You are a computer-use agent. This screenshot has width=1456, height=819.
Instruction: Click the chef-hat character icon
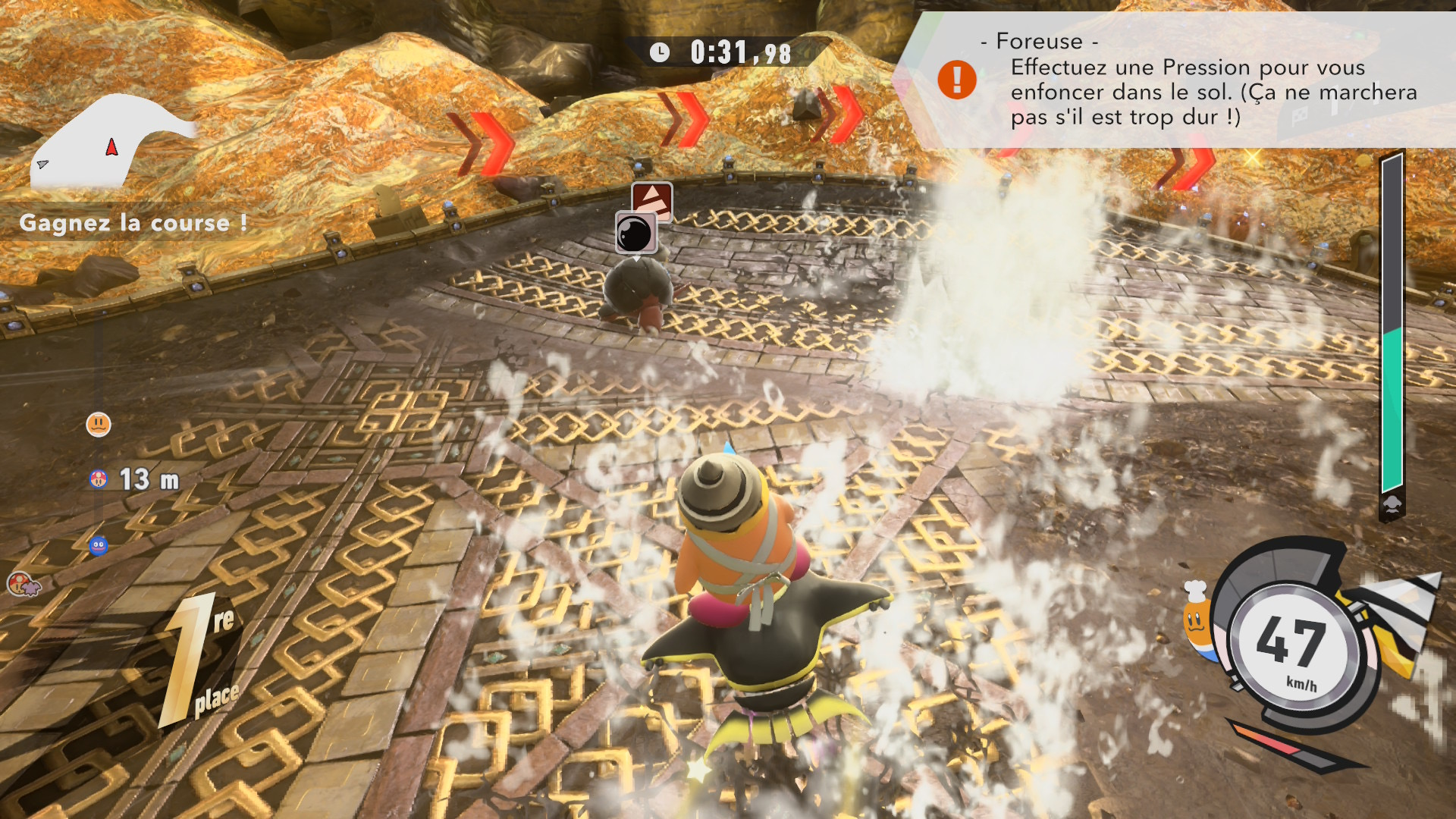1196,618
